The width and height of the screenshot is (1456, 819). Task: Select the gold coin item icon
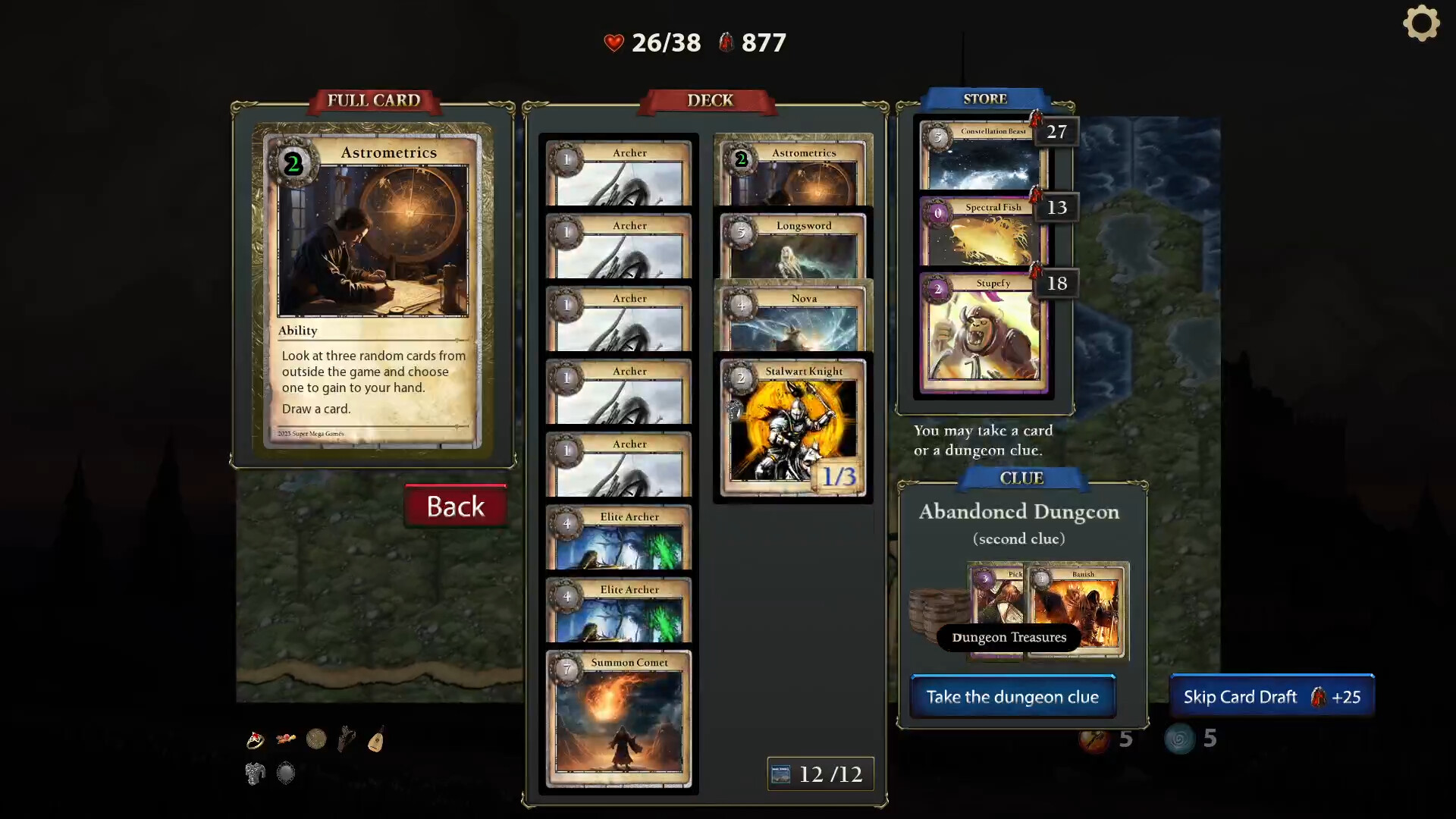click(316, 739)
